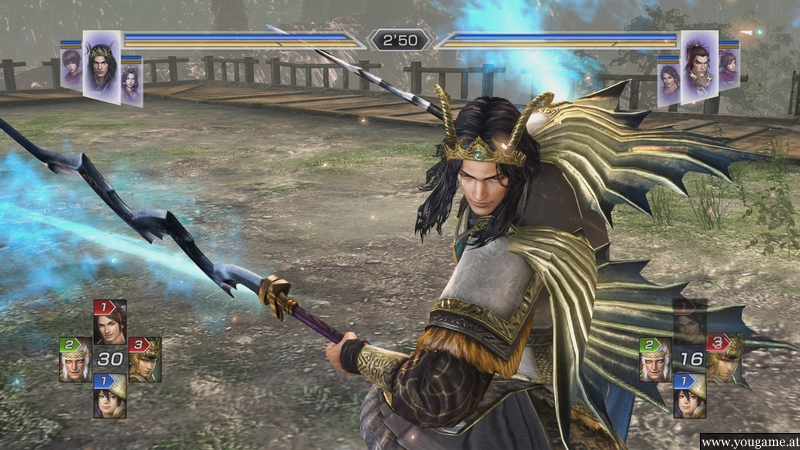
Task: Pick the enemy's blue 1 strategy card
Action: coord(689,396)
